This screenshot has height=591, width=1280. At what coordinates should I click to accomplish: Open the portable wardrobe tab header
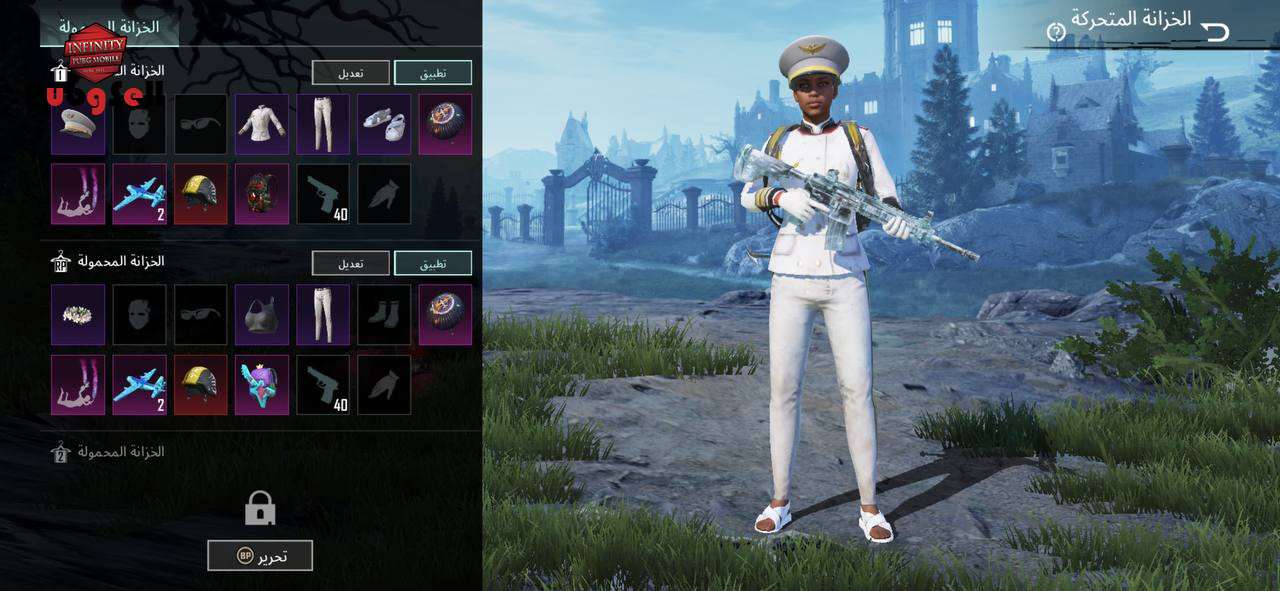point(110,27)
